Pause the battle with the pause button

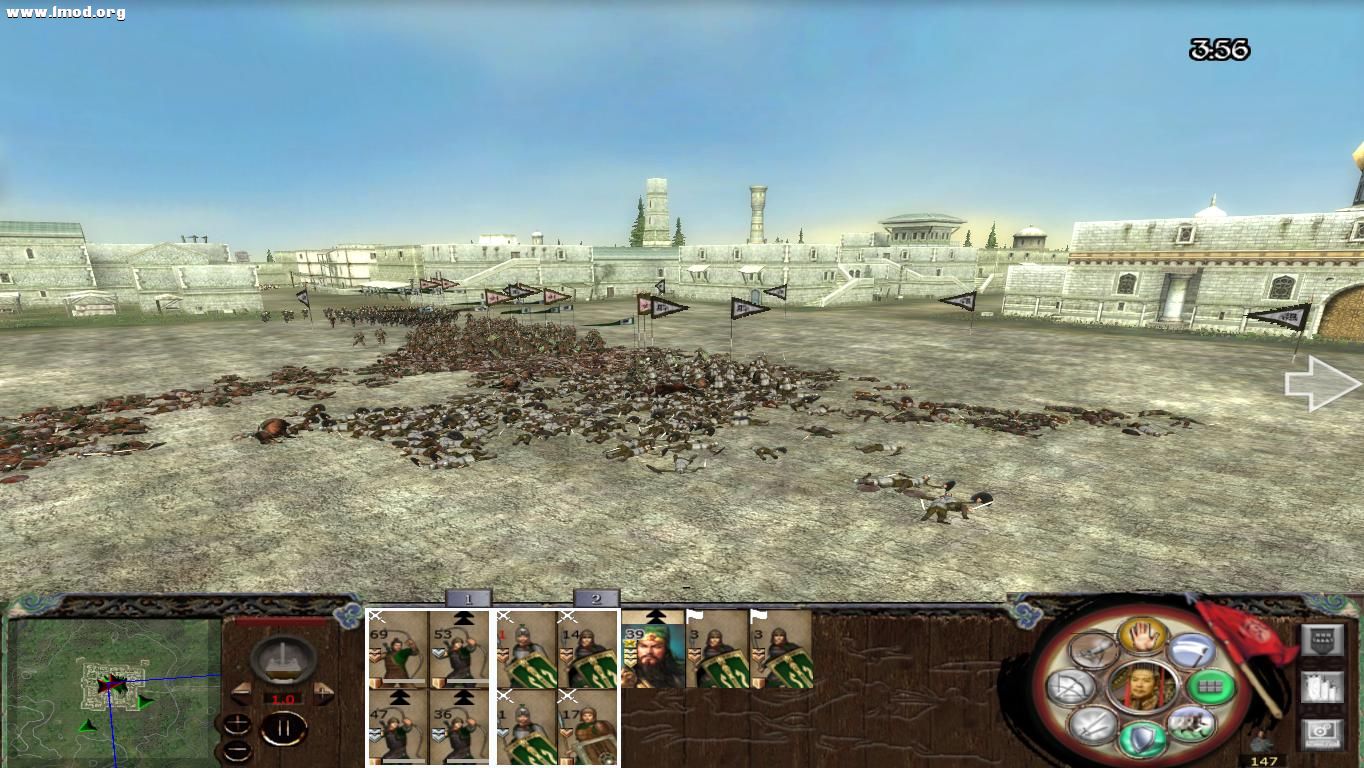[x=285, y=727]
